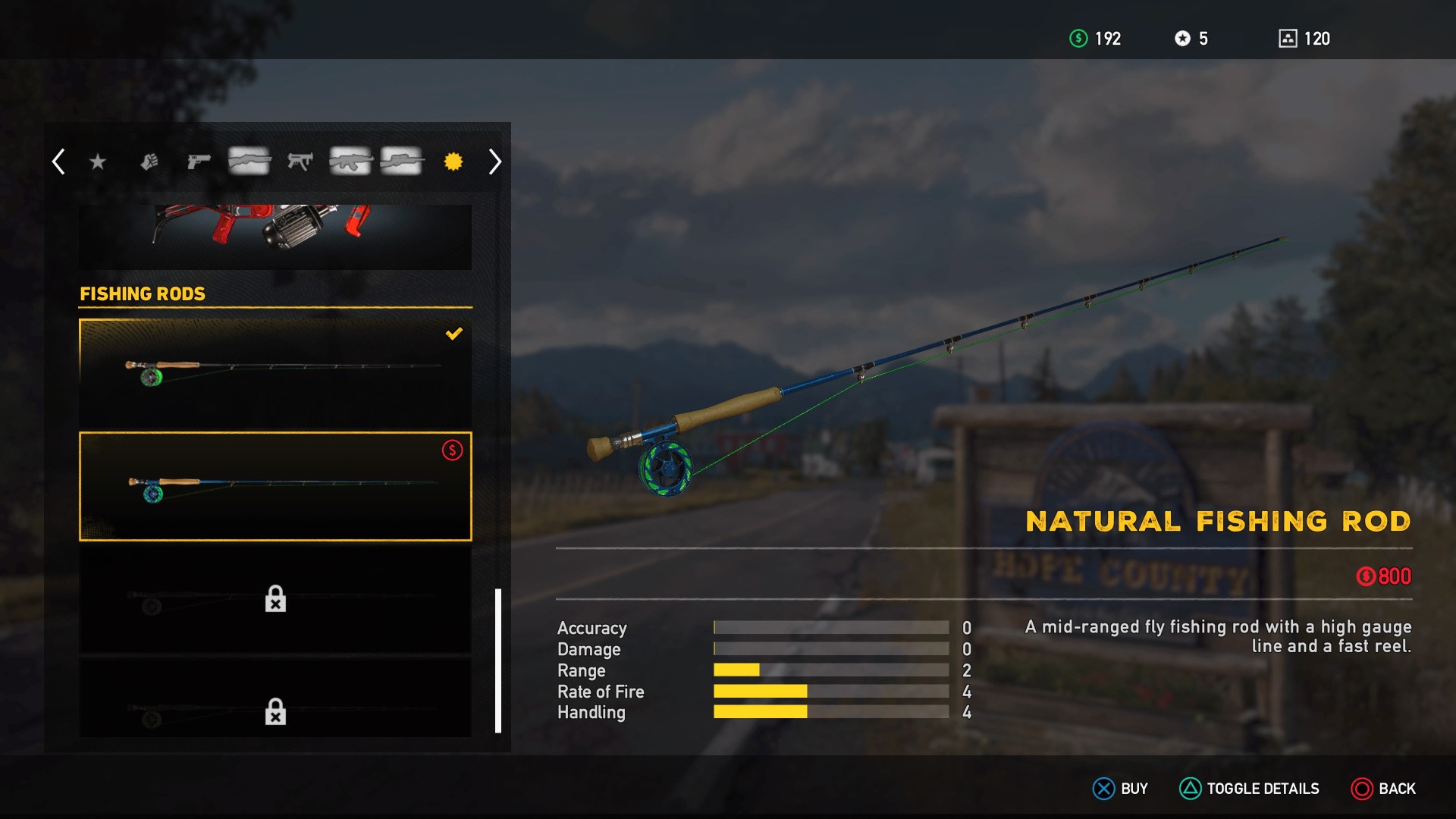The image size is (1456, 819).
Task: Select the assault rifle category icon
Action: [x=351, y=162]
